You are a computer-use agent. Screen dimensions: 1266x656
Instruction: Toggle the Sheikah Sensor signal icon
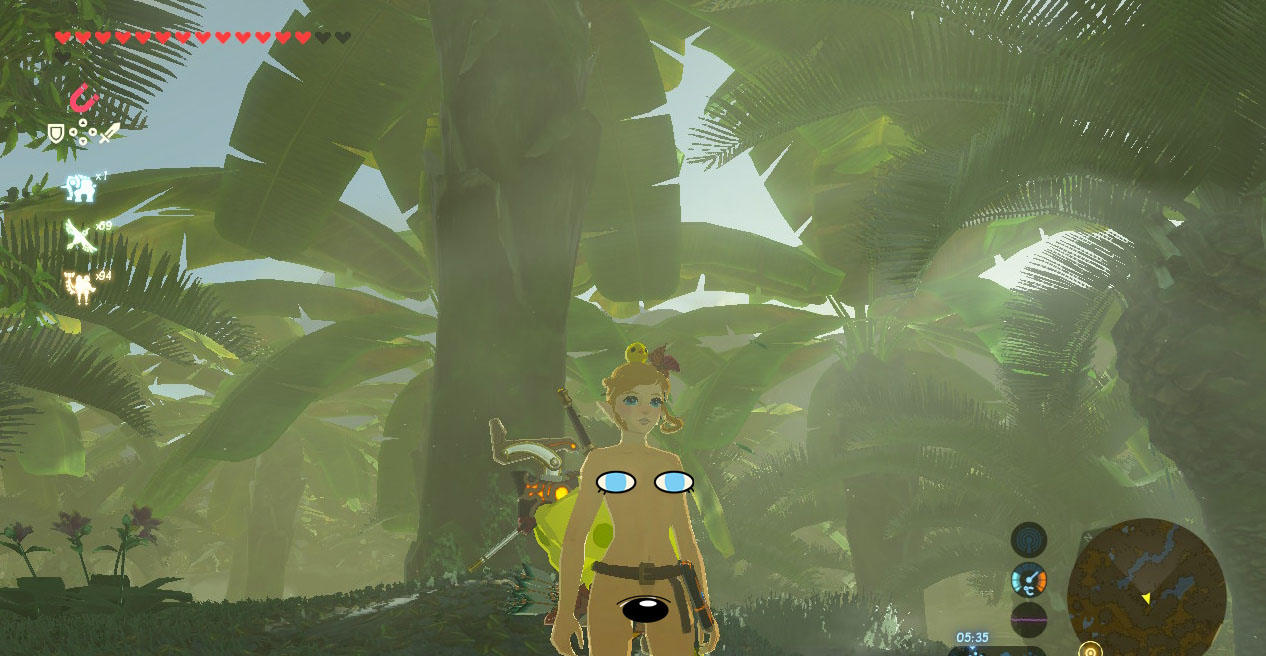coord(1028,540)
